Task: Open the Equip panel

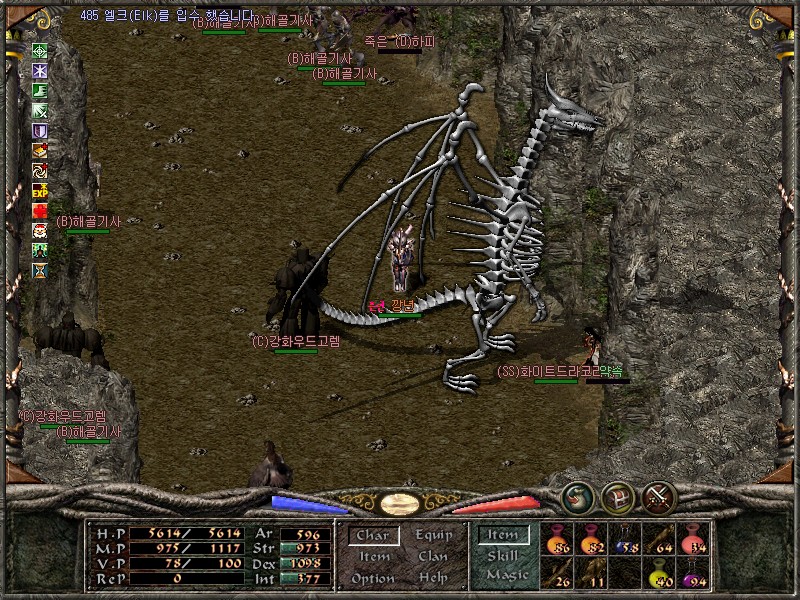Action: 433,536
